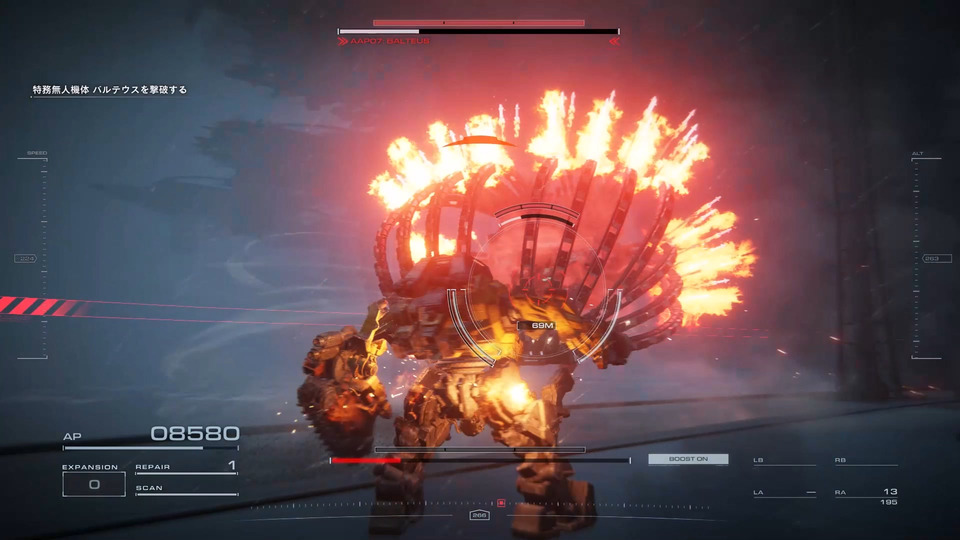Screen dimensions: 960x540
Task: Select the mission objective text
Action: pos(109,90)
